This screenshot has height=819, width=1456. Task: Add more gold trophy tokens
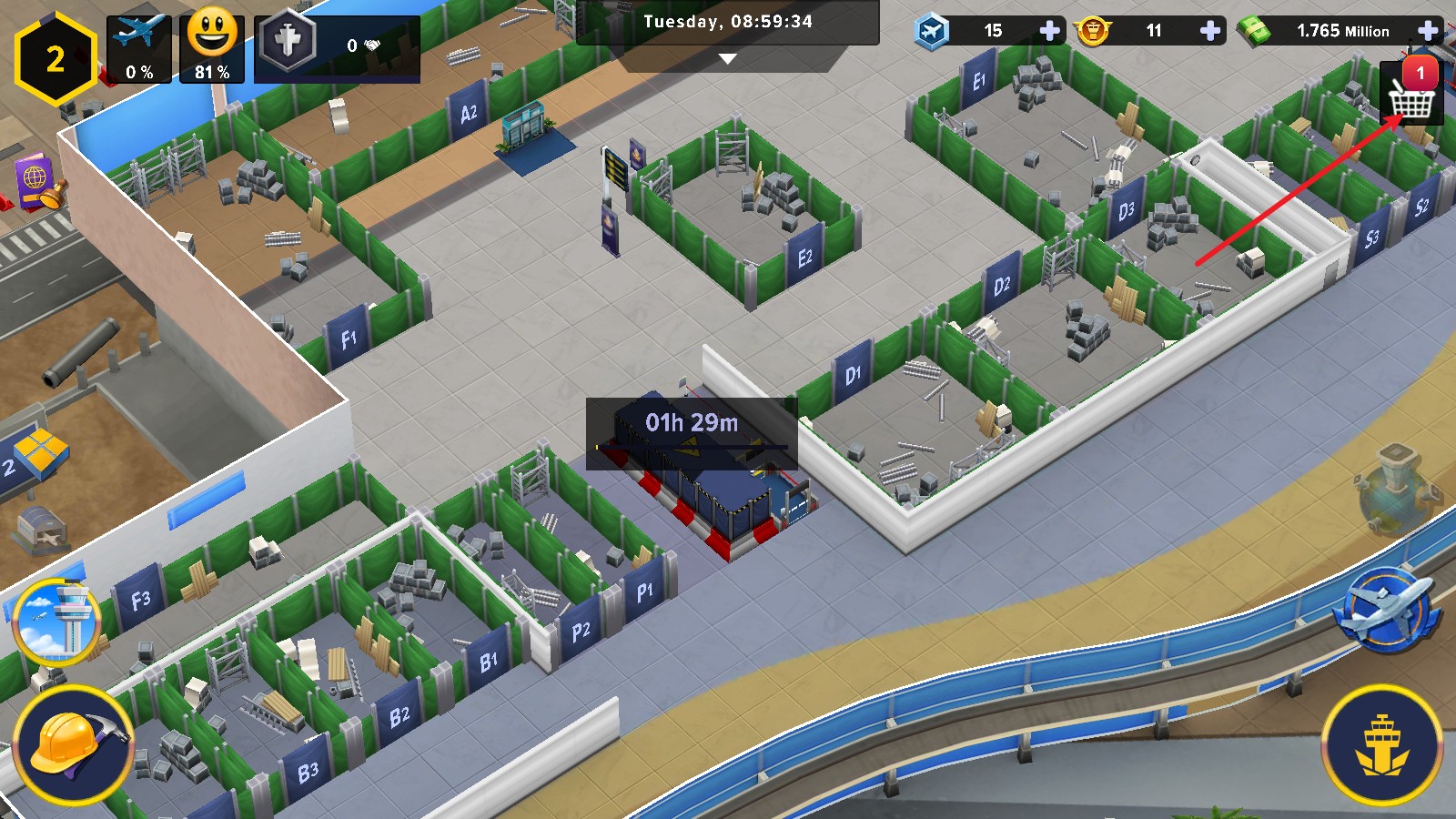coord(1209,31)
